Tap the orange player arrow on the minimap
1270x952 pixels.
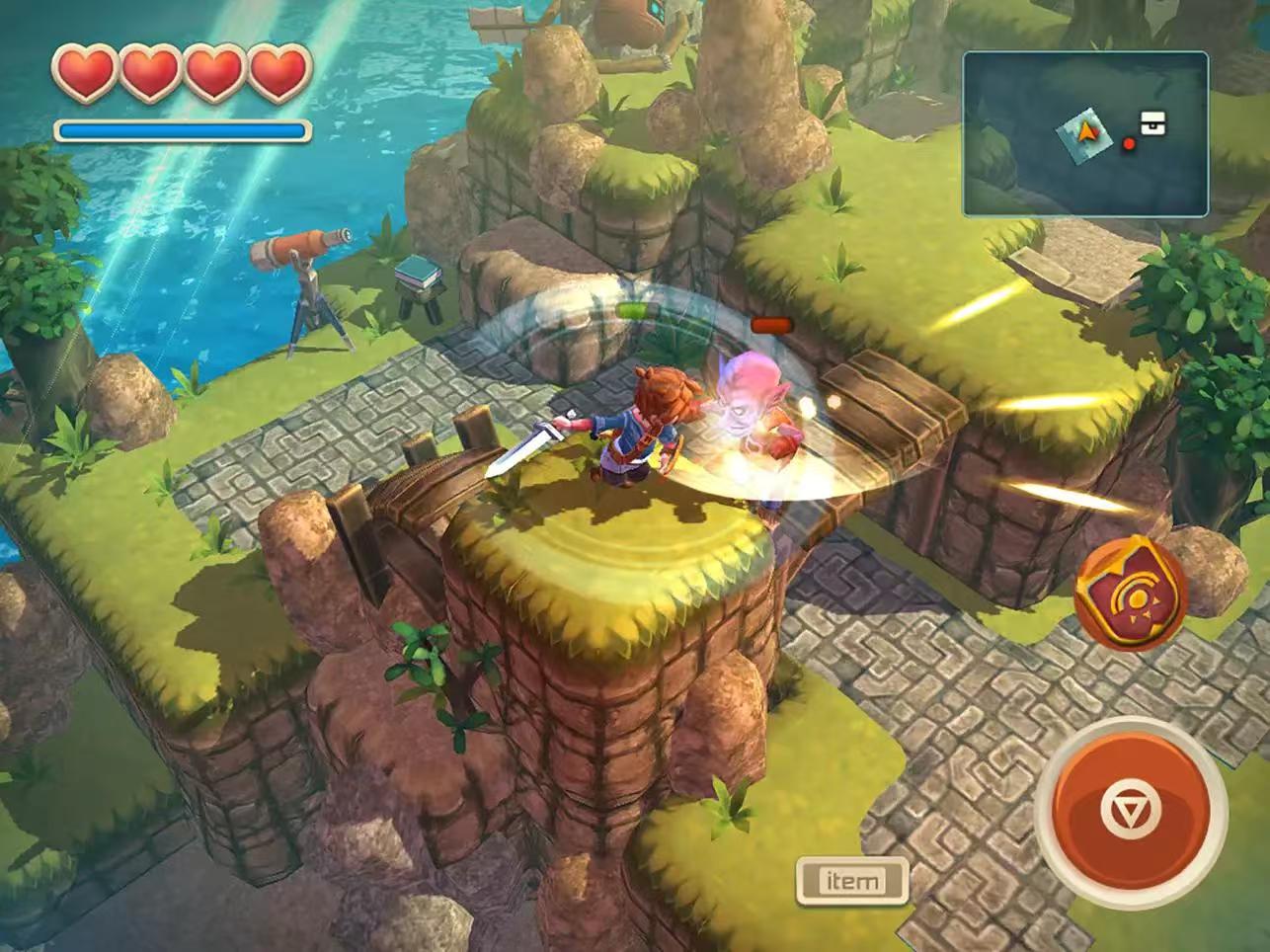point(1086,130)
